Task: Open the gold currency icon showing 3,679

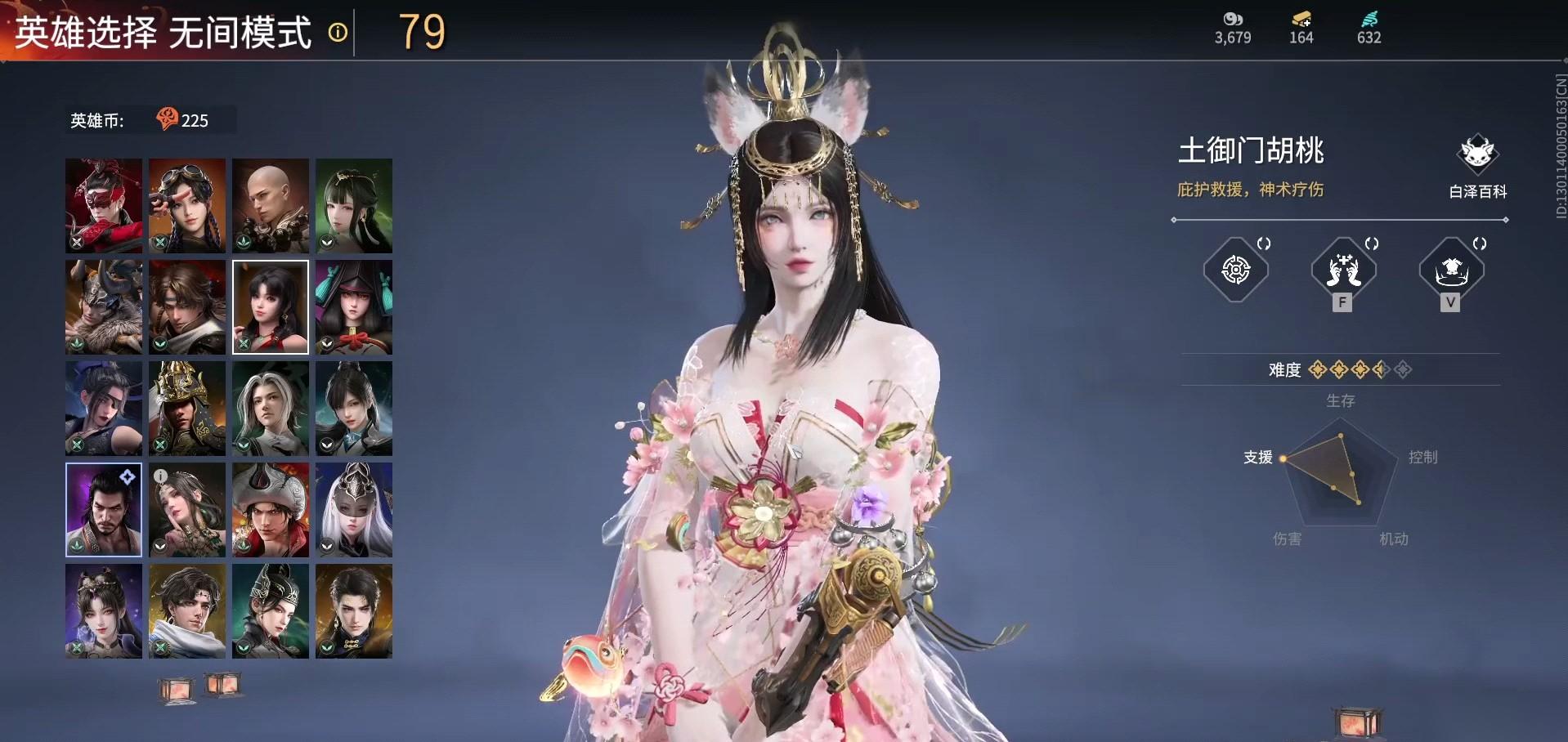Action: (x=1232, y=20)
